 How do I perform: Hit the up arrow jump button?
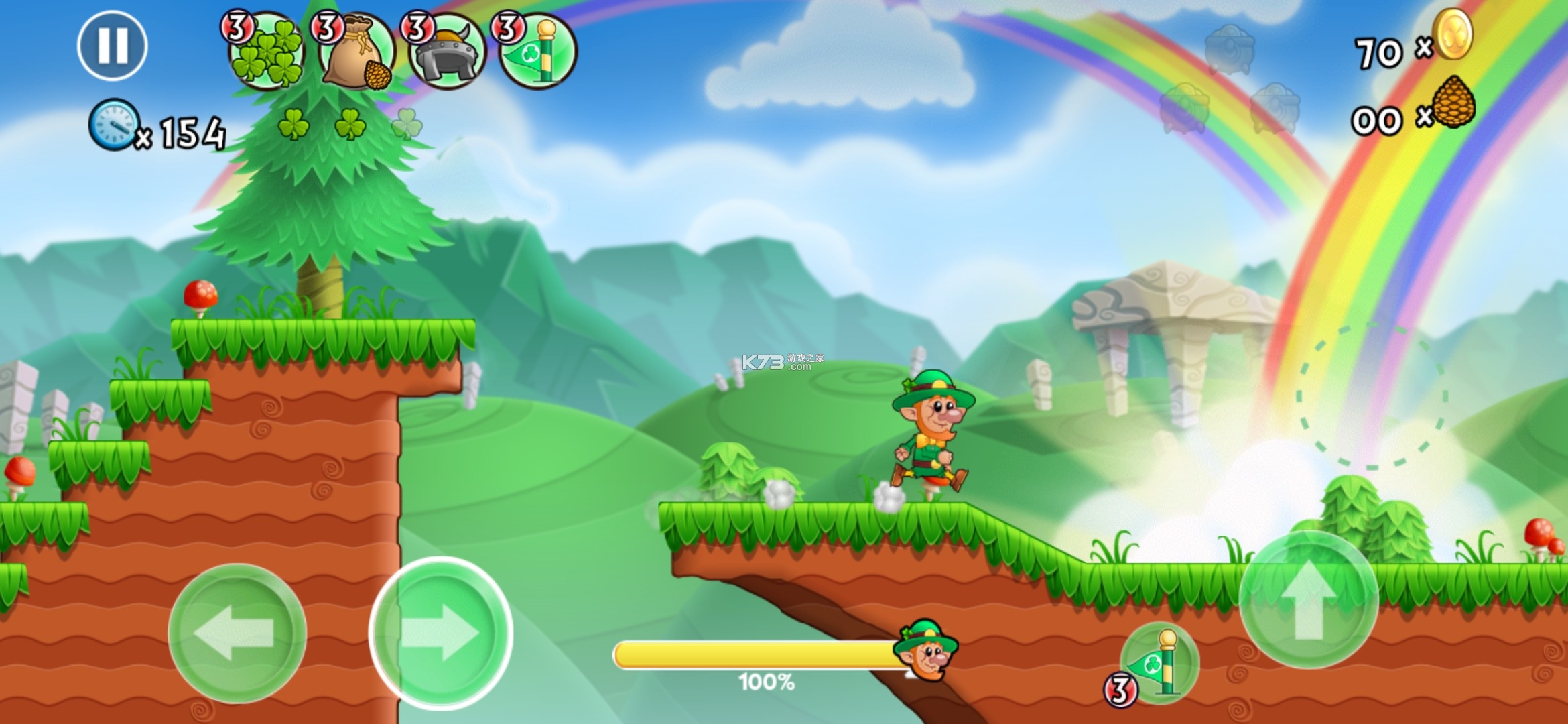(x=1308, y=599)
